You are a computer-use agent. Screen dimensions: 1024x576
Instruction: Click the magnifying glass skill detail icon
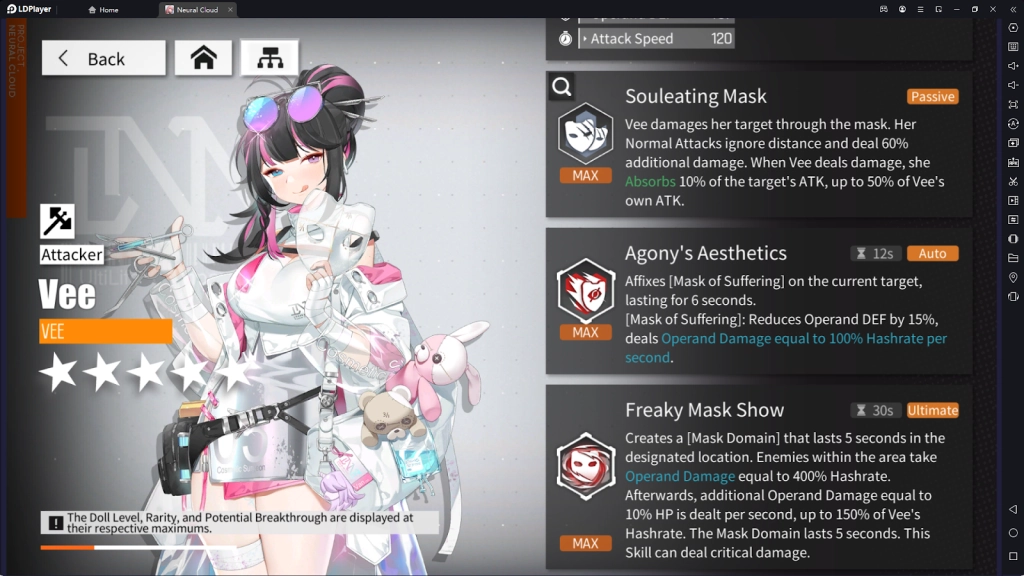click(562, 87)
